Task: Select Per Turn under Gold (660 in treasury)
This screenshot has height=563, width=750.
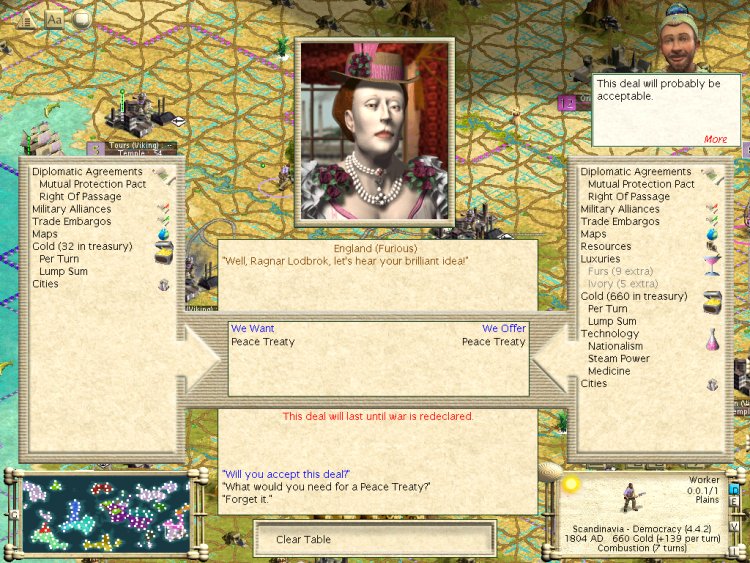Action: pos(608,309)
